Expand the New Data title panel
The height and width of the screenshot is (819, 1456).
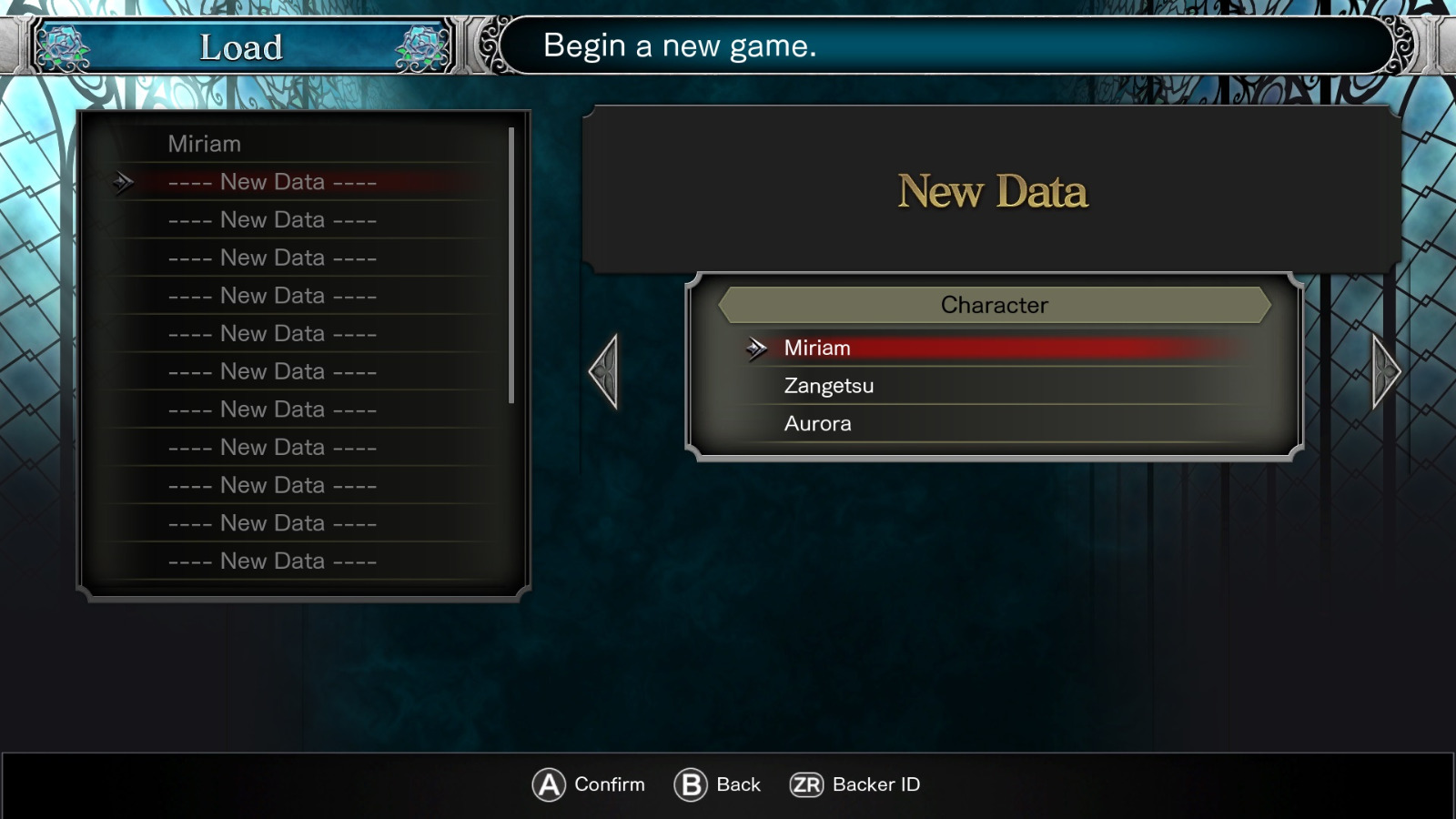[994, 193]
